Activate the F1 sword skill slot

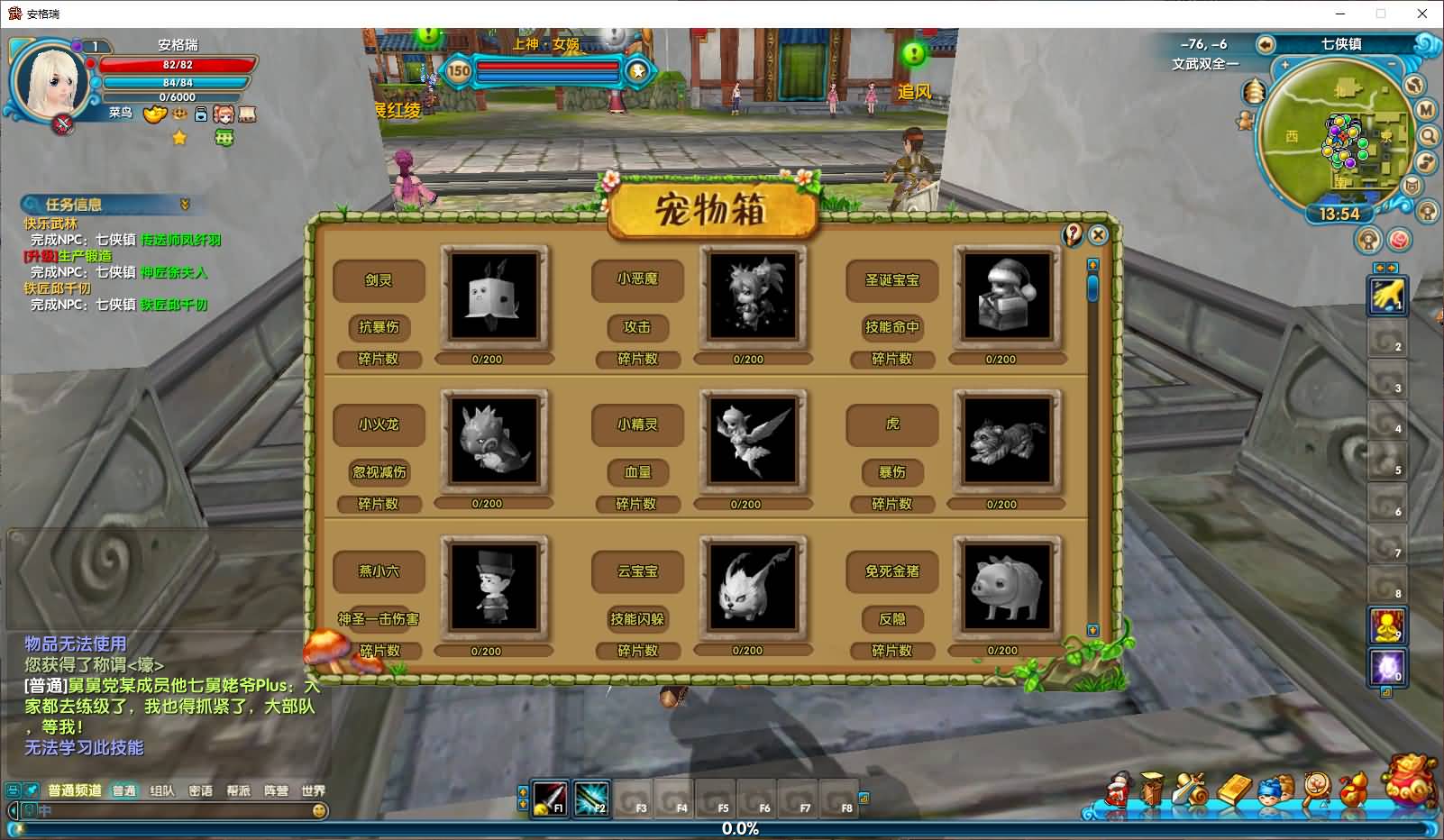pyautogui.click(x=549, y=798)
